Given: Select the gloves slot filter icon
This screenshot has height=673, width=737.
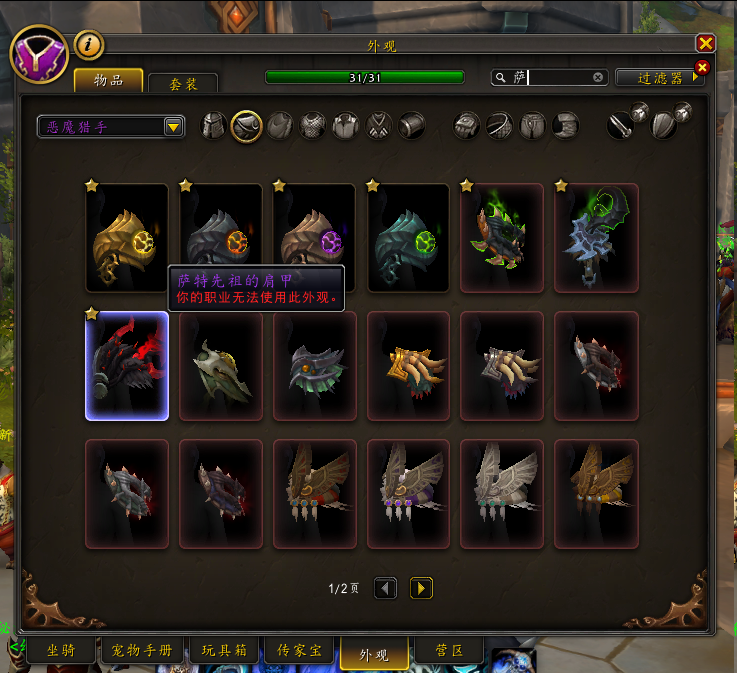Looking at the screenshot, I should point(468,126).
